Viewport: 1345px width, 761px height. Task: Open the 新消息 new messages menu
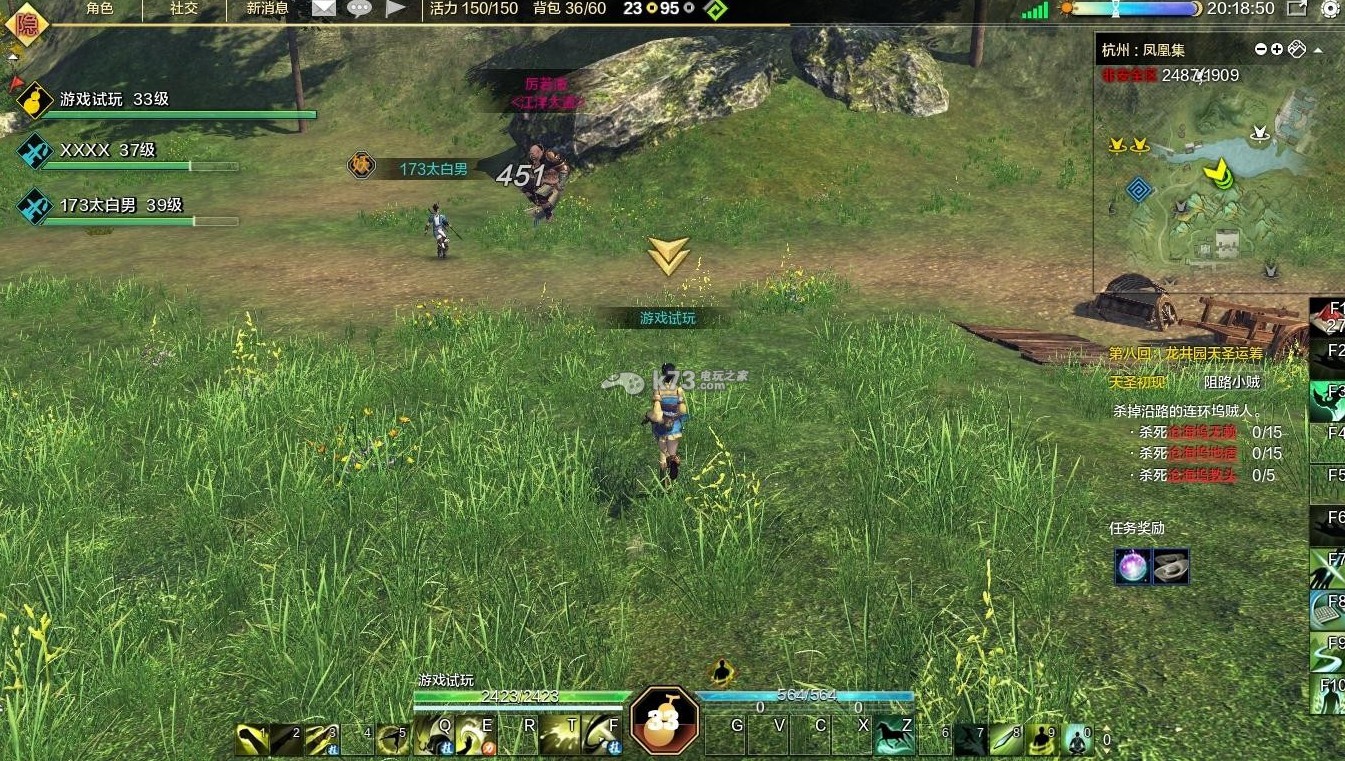(x=268, y=9)
